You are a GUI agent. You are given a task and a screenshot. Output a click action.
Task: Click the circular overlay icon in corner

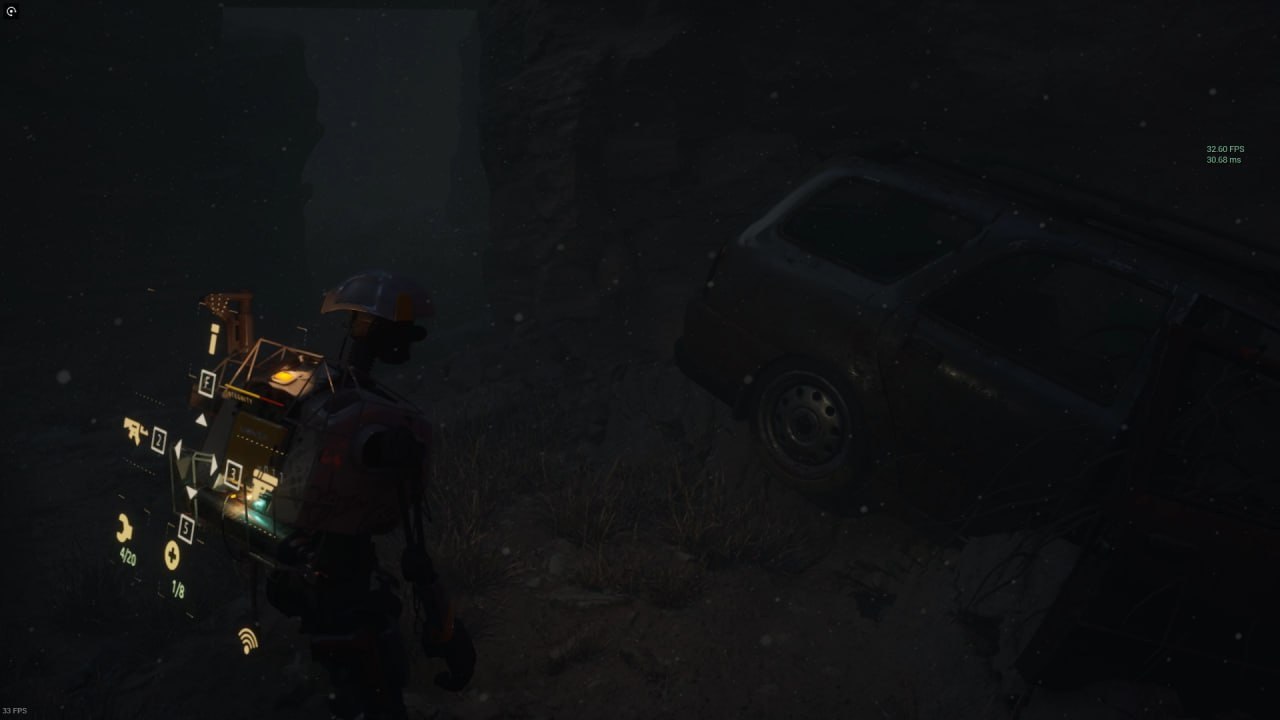[11, 12]
